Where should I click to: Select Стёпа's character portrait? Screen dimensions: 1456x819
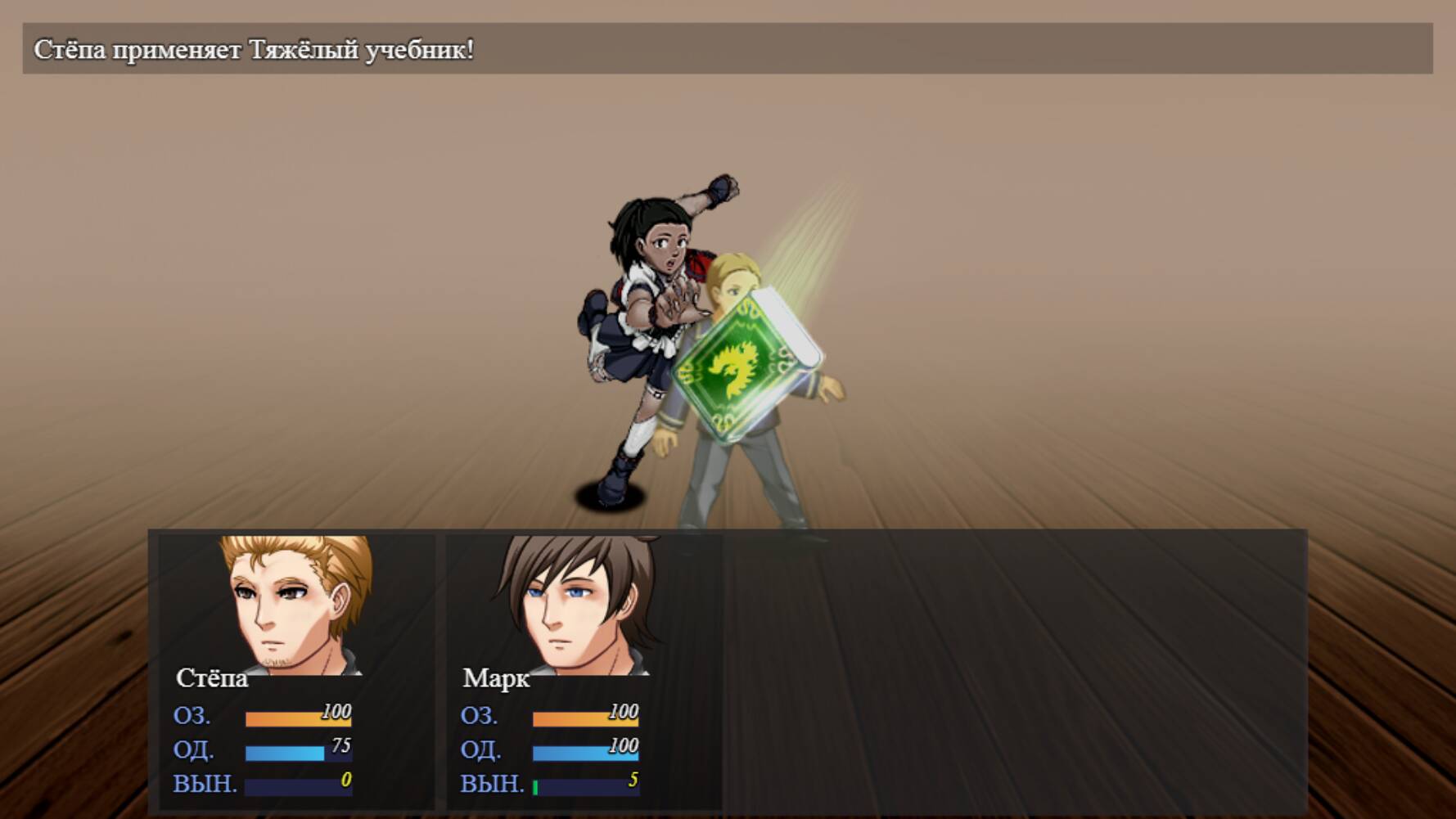tap(291, 610)
